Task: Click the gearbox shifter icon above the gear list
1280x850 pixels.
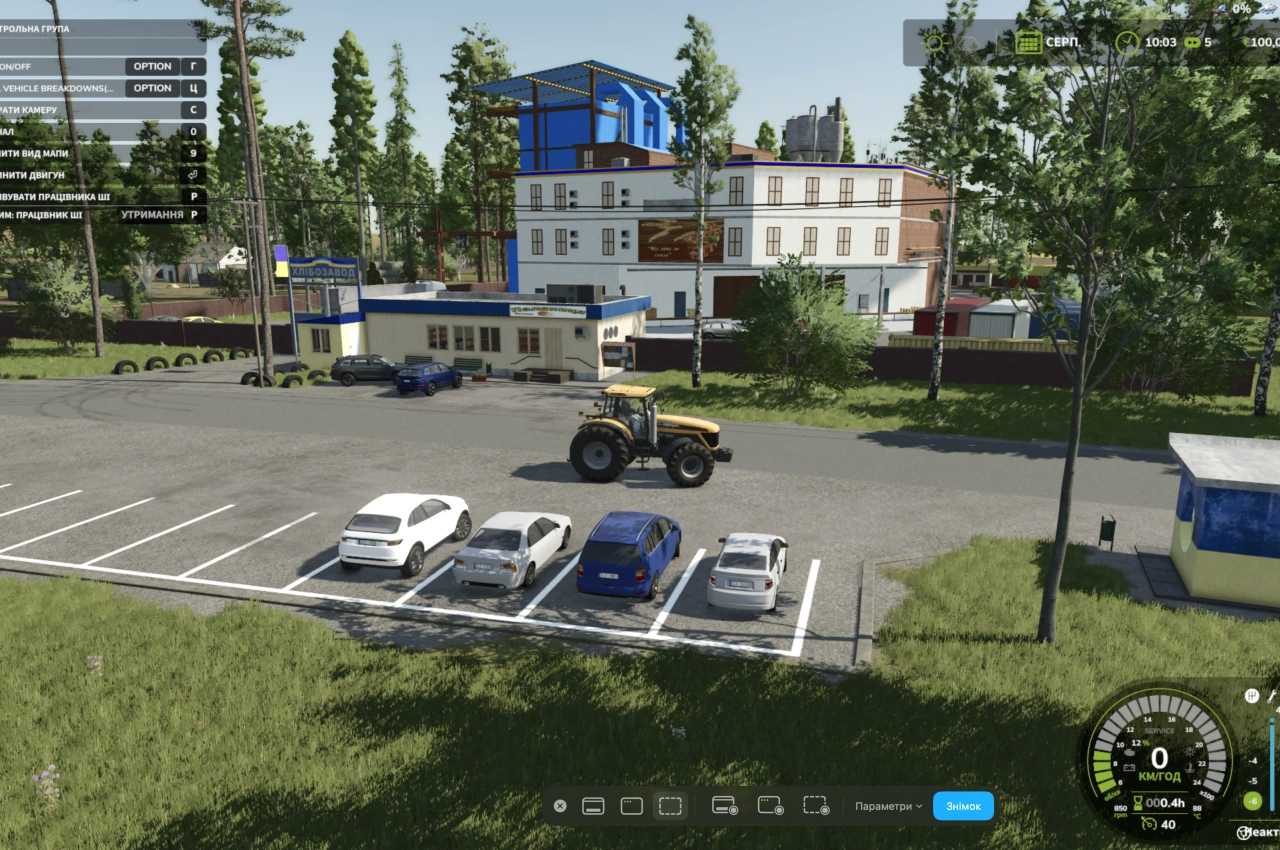Action: click(x=1251, y=695)
